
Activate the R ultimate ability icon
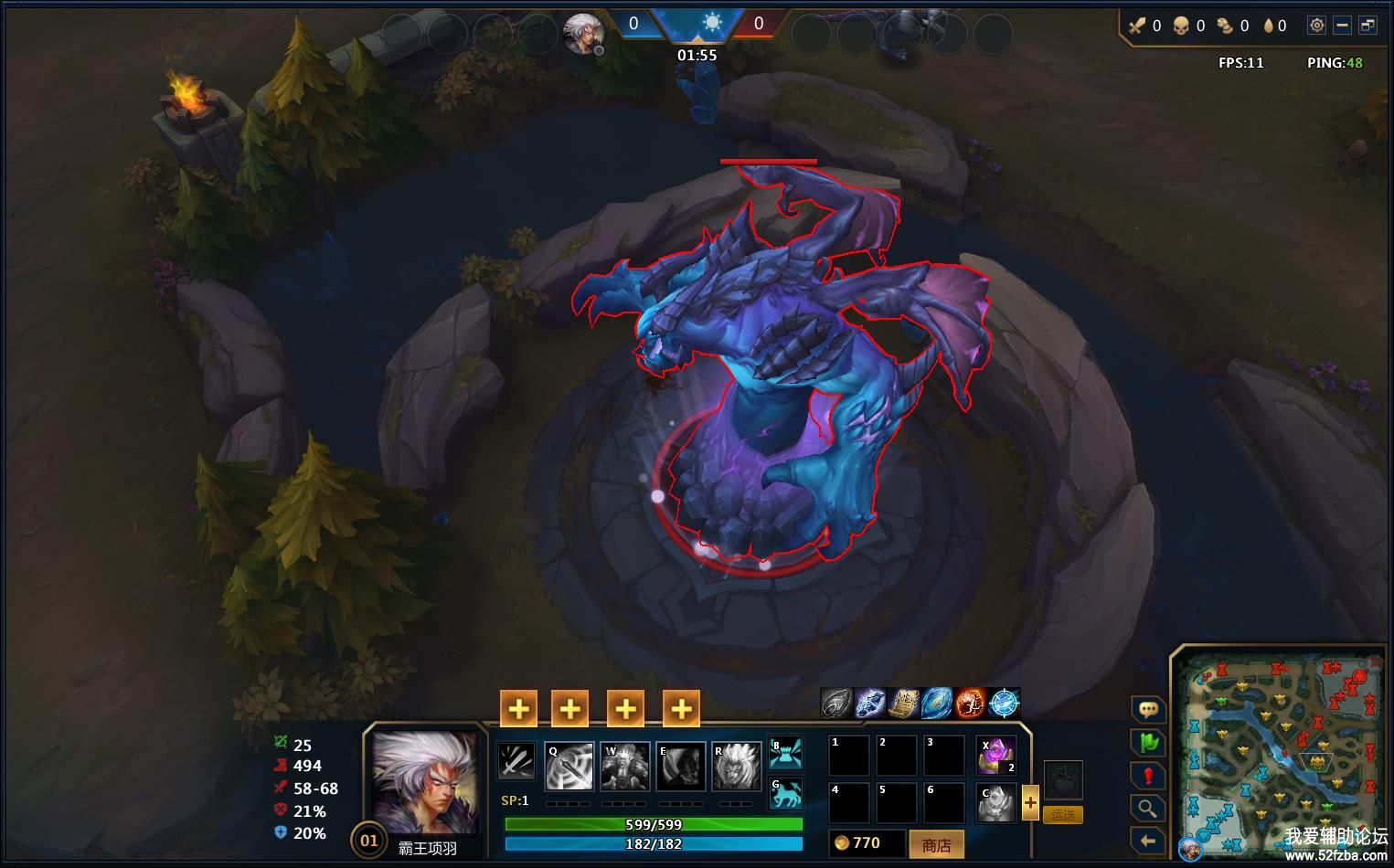point(737,766)
